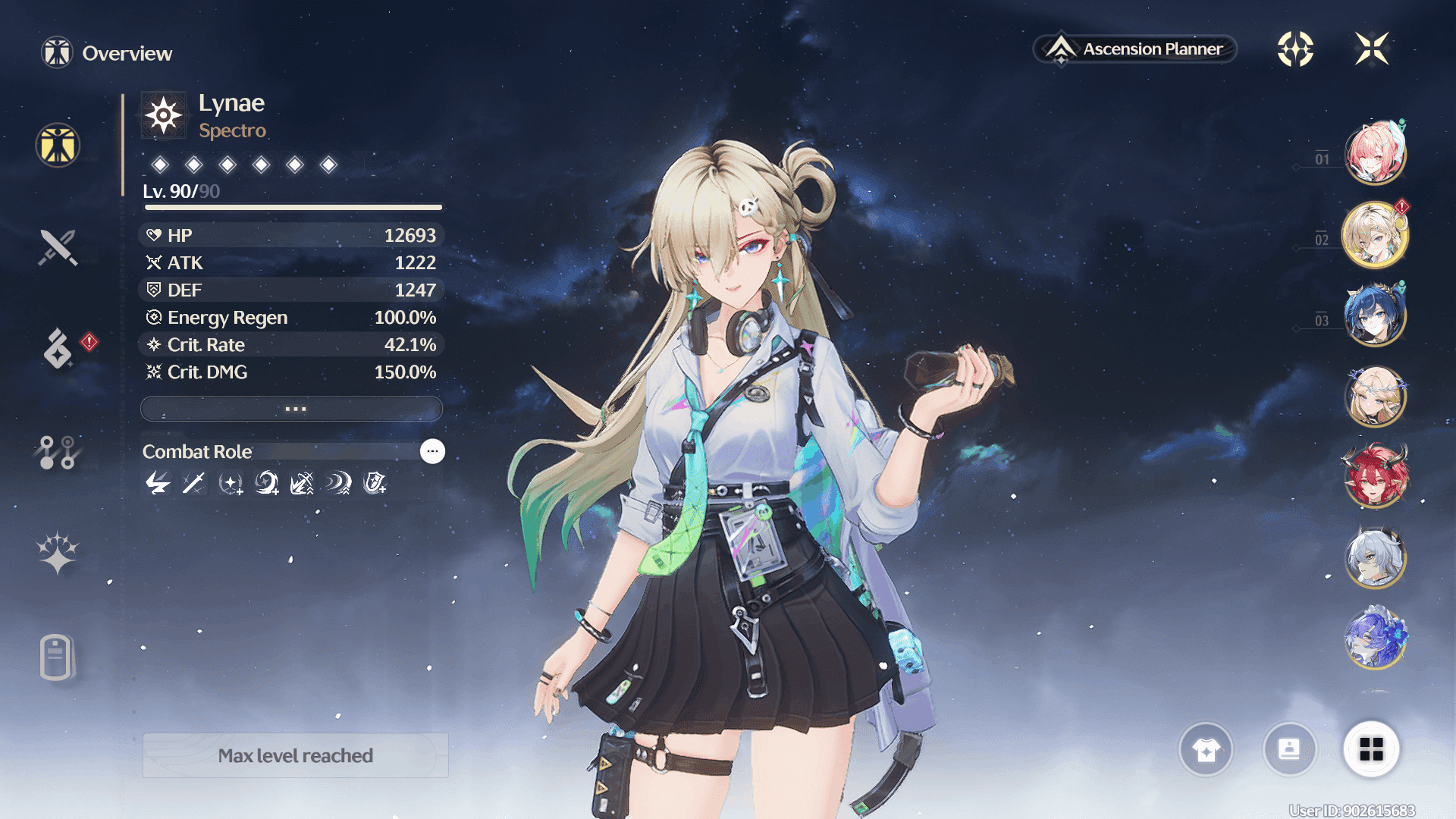Open the Echoes tab with red alert
The width and height of the screenshot is (1456, 819).
58,348
